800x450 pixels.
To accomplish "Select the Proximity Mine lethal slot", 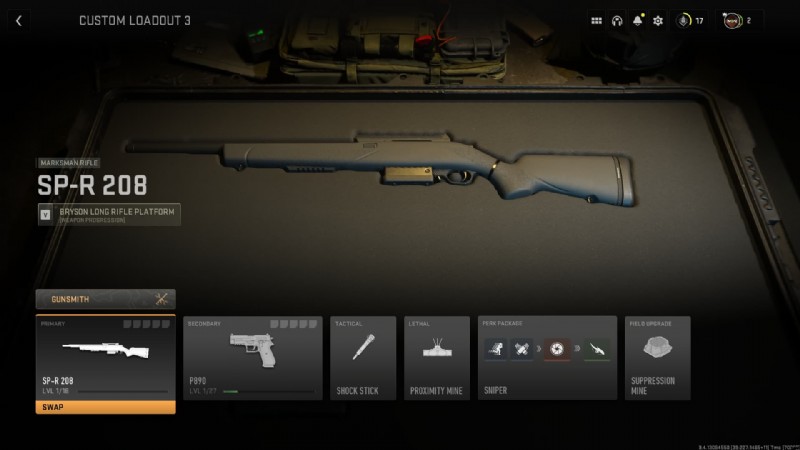I will pyautogui.click(x=436, y=358).
